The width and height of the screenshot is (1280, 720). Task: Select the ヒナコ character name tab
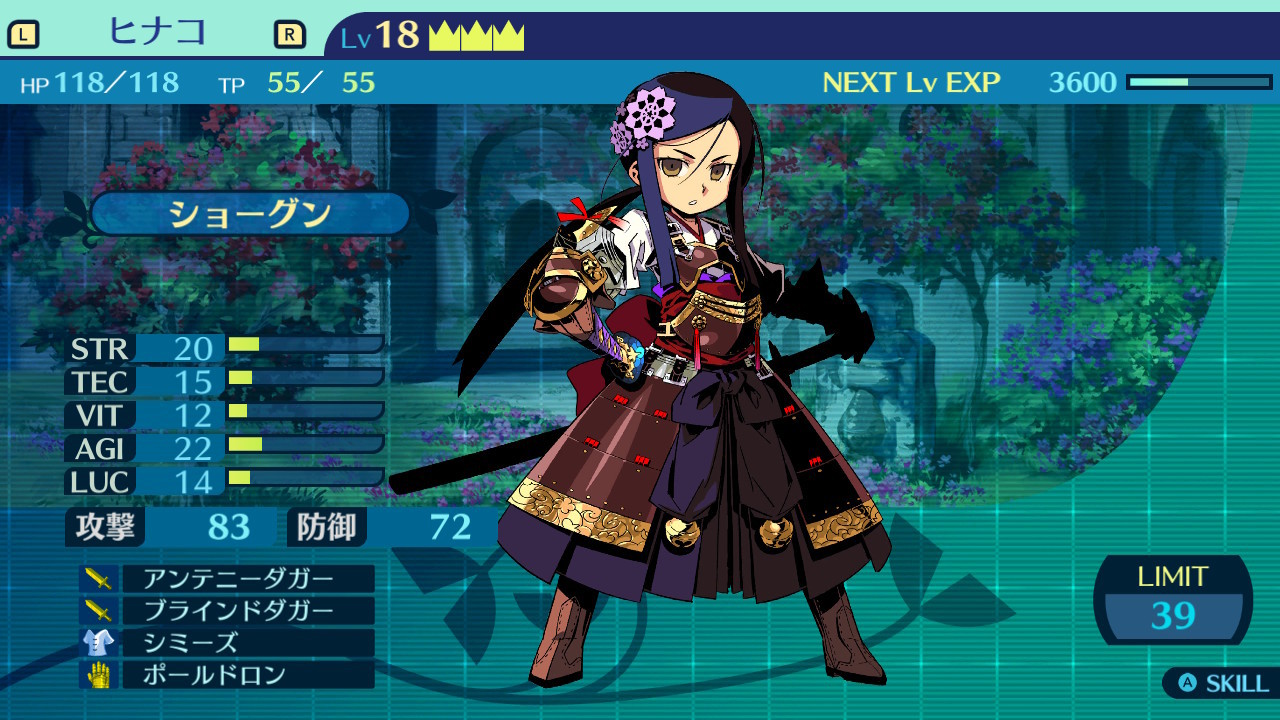point(157,33)
